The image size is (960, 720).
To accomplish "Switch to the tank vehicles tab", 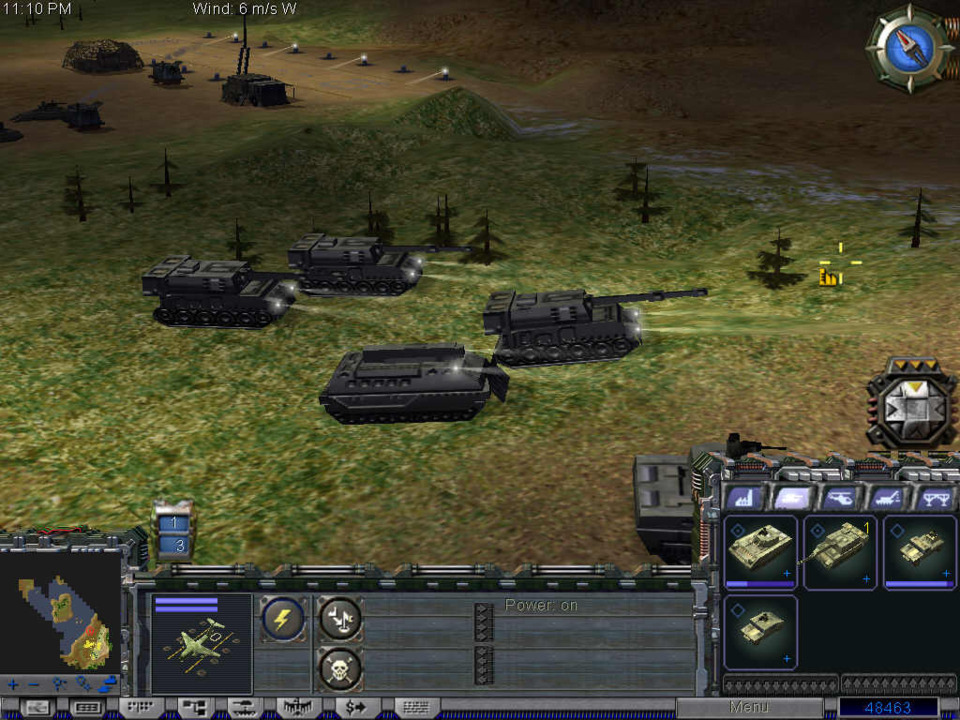I will [792, 497].
